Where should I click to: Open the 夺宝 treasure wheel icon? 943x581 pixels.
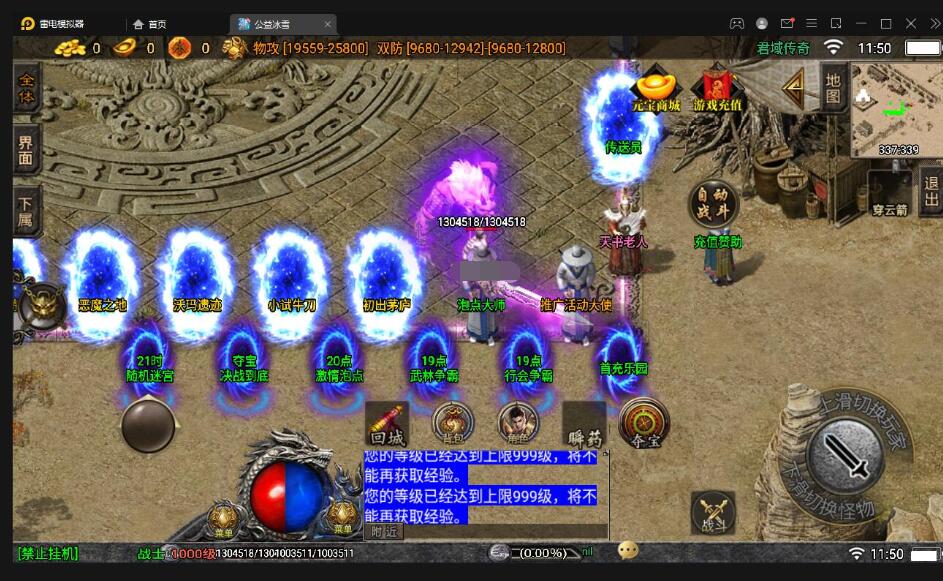point(644,423)
